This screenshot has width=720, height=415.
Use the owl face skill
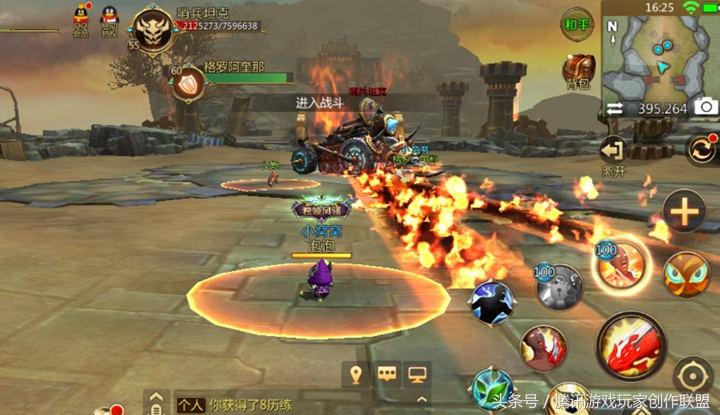(687, 274)
